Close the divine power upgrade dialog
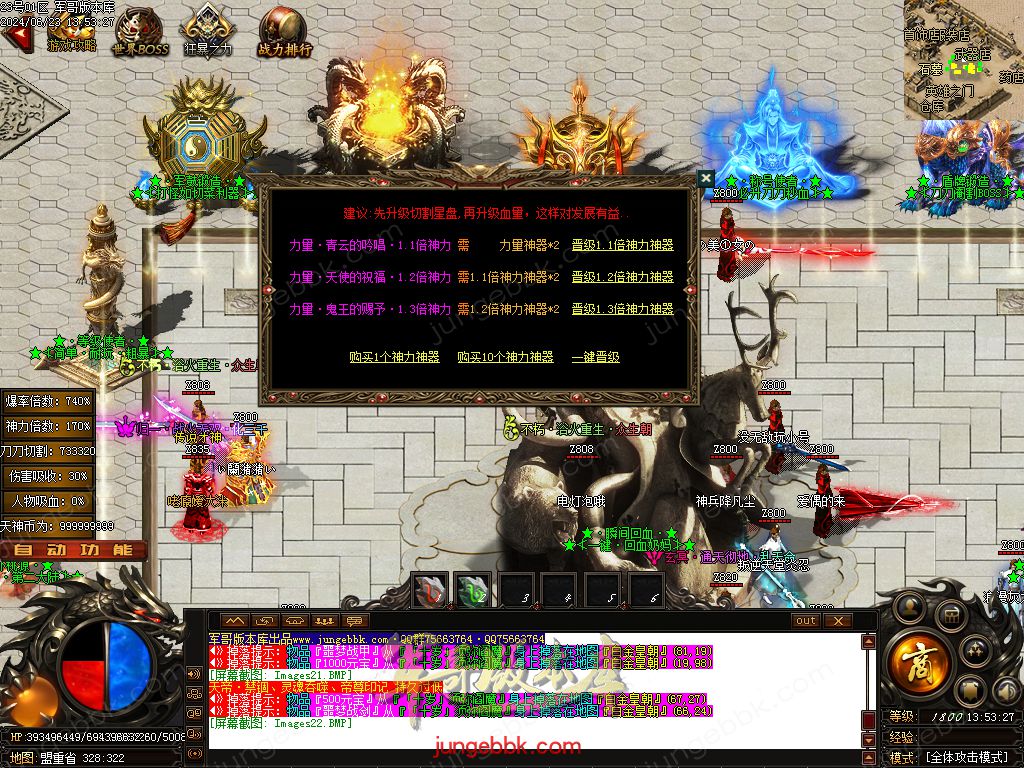The image size is (1024, 768). click(706, 178)
